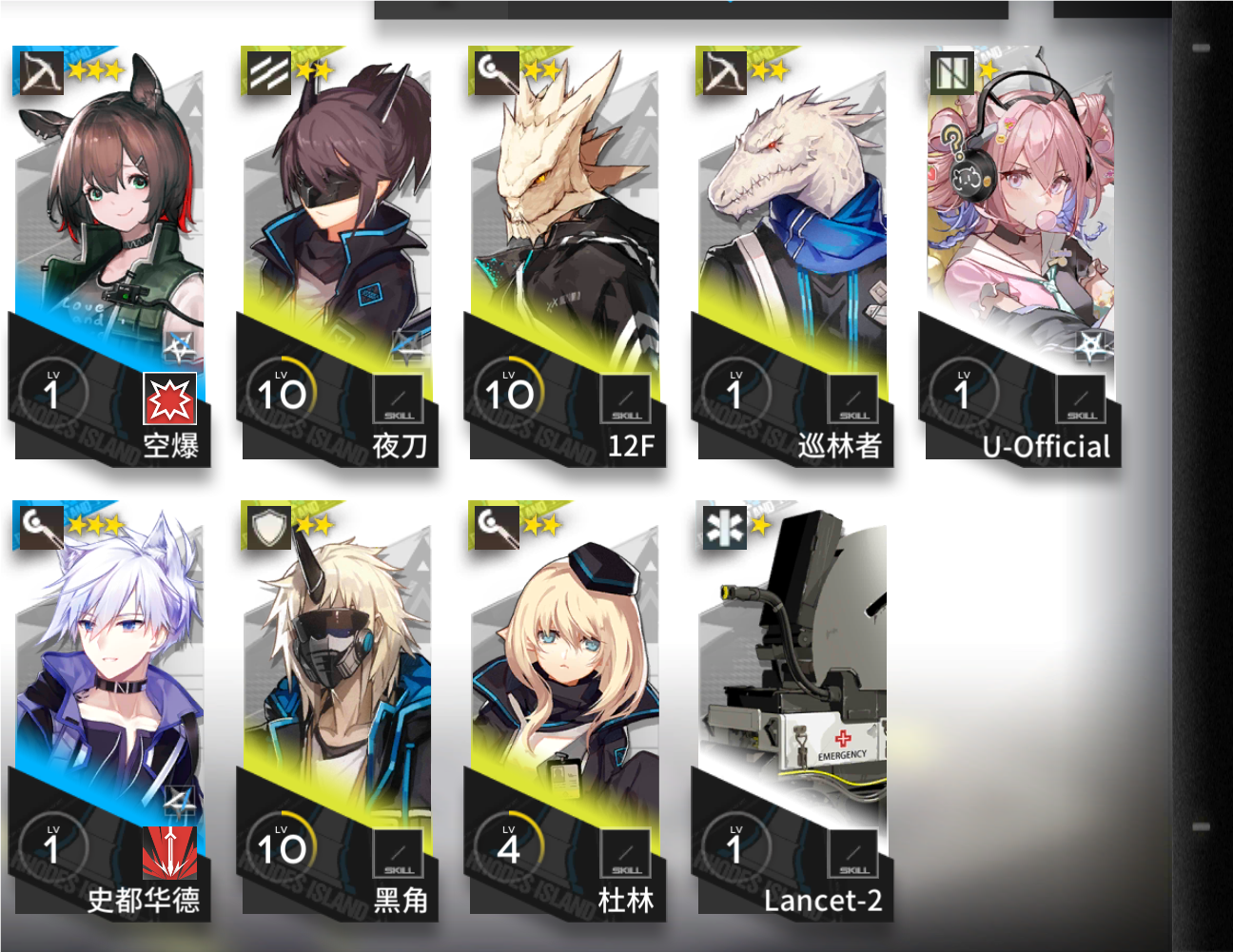The width and height of the screenshot is (1233, 952).
Task: Click the sniper icon on 巡林者's card
Action: click(x=721, y=71)
